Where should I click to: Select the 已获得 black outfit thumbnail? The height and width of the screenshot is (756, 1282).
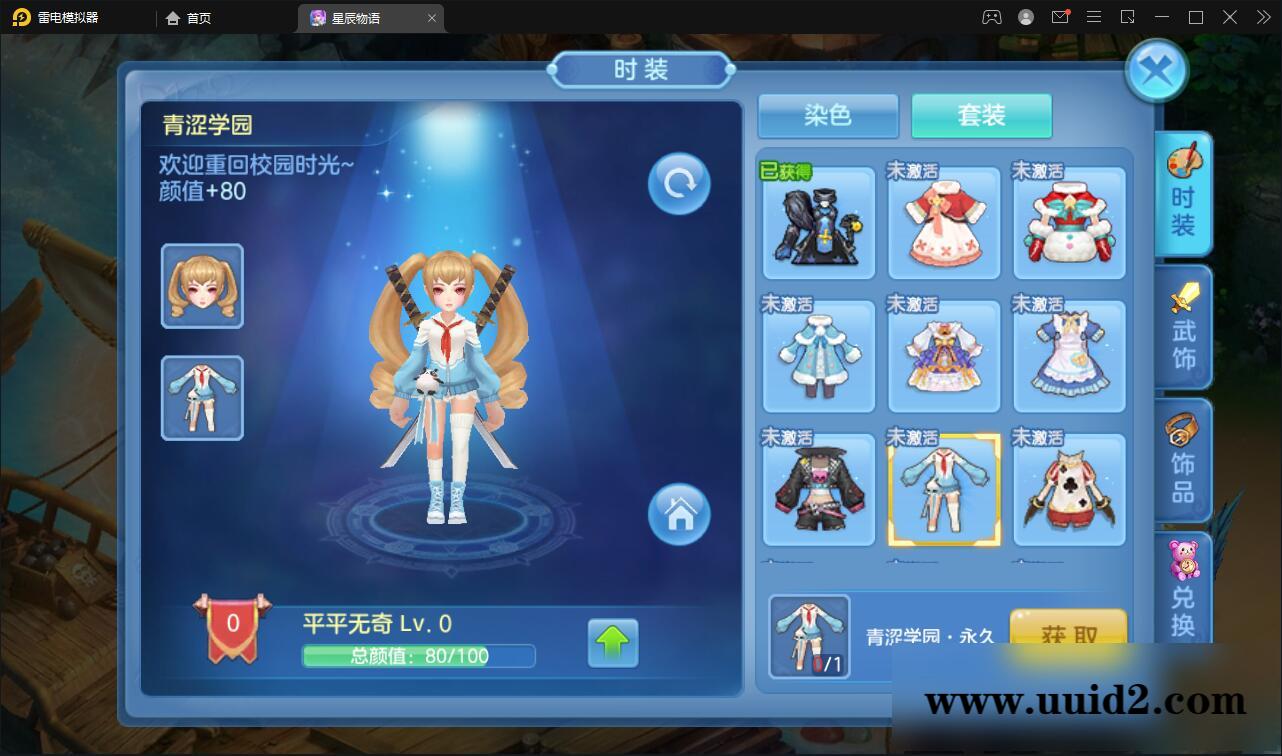[x=818, y=222]
